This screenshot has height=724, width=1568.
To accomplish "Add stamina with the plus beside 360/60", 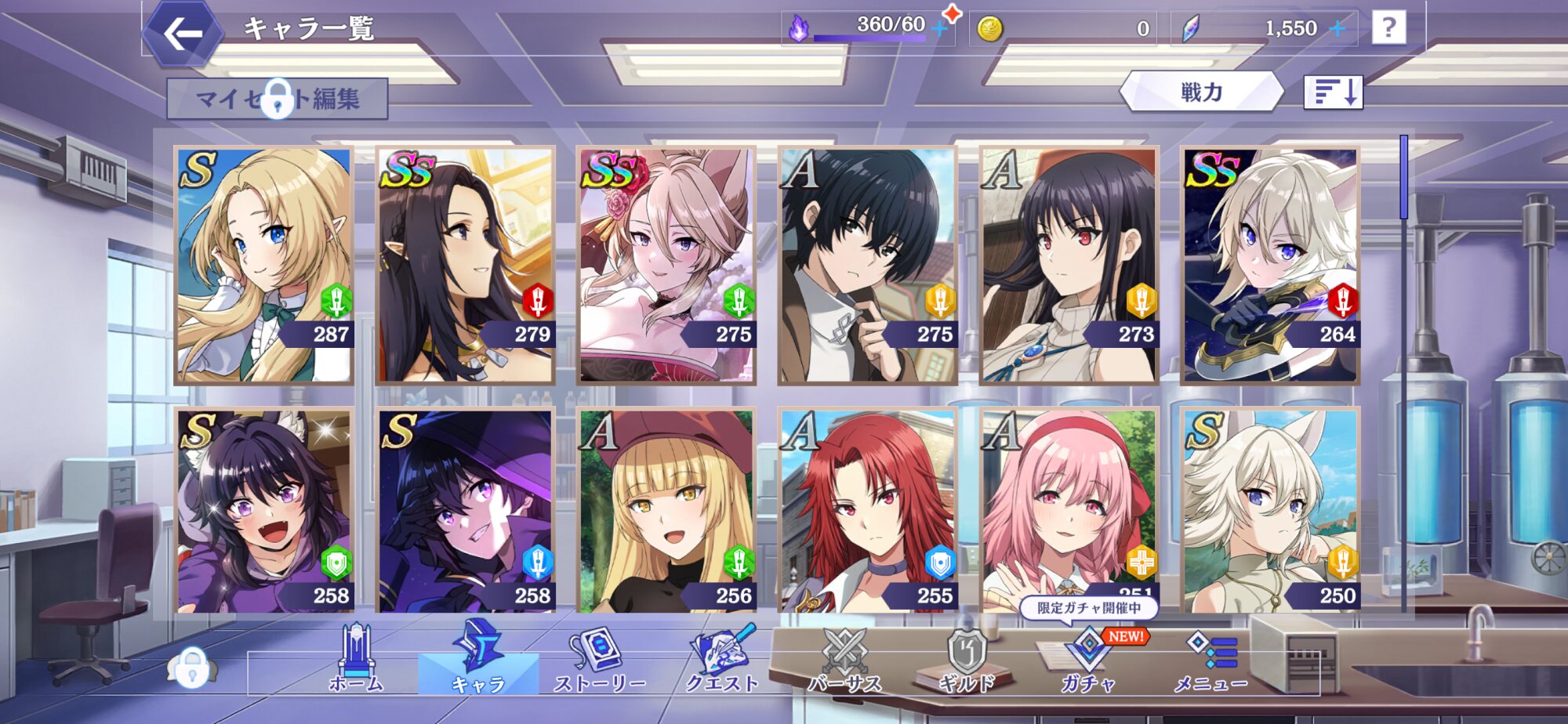I will point(939,29).
